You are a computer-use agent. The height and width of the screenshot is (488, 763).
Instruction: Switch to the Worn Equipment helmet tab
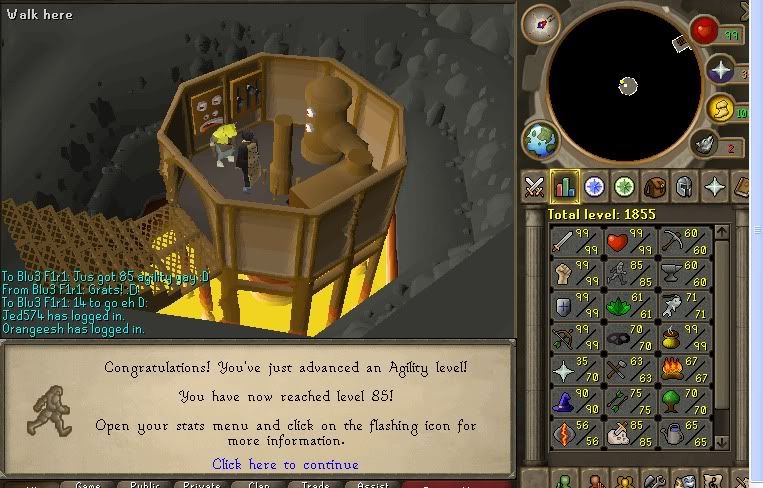[x=685, y=186]
